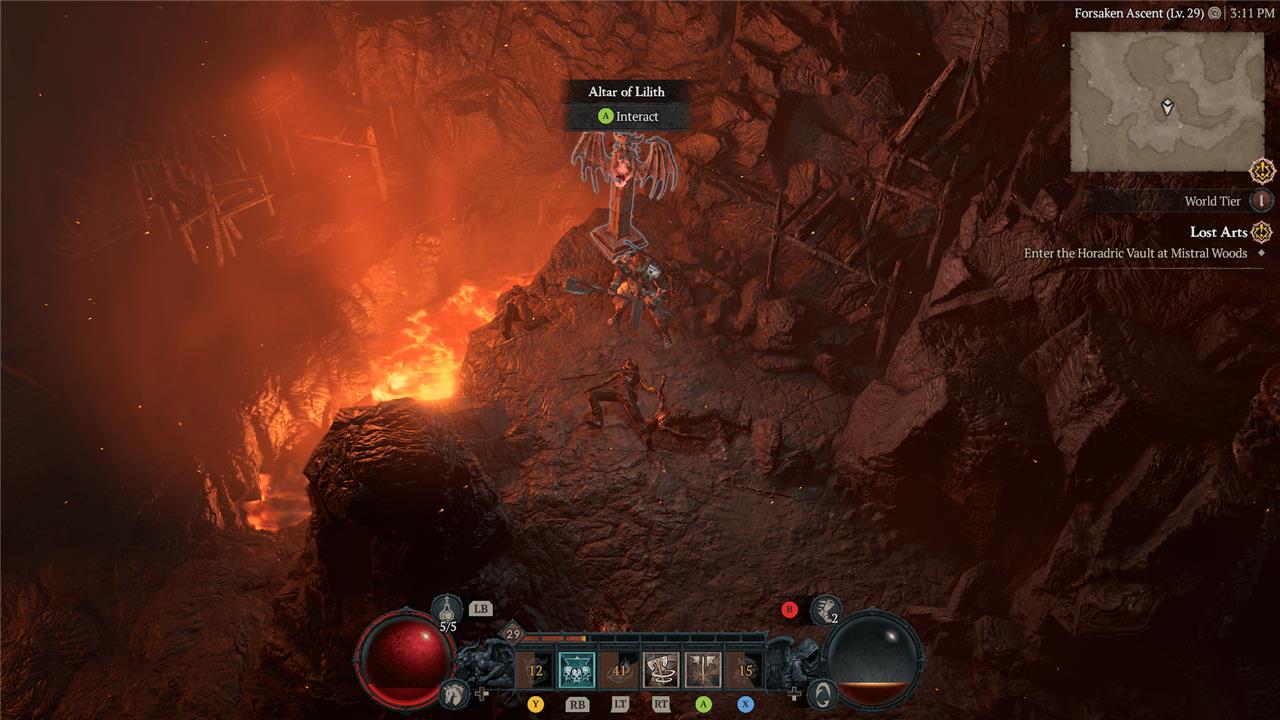Click the gold quest marker below minimap
The image size is (1280, 720).
[x=1262, y=170]
